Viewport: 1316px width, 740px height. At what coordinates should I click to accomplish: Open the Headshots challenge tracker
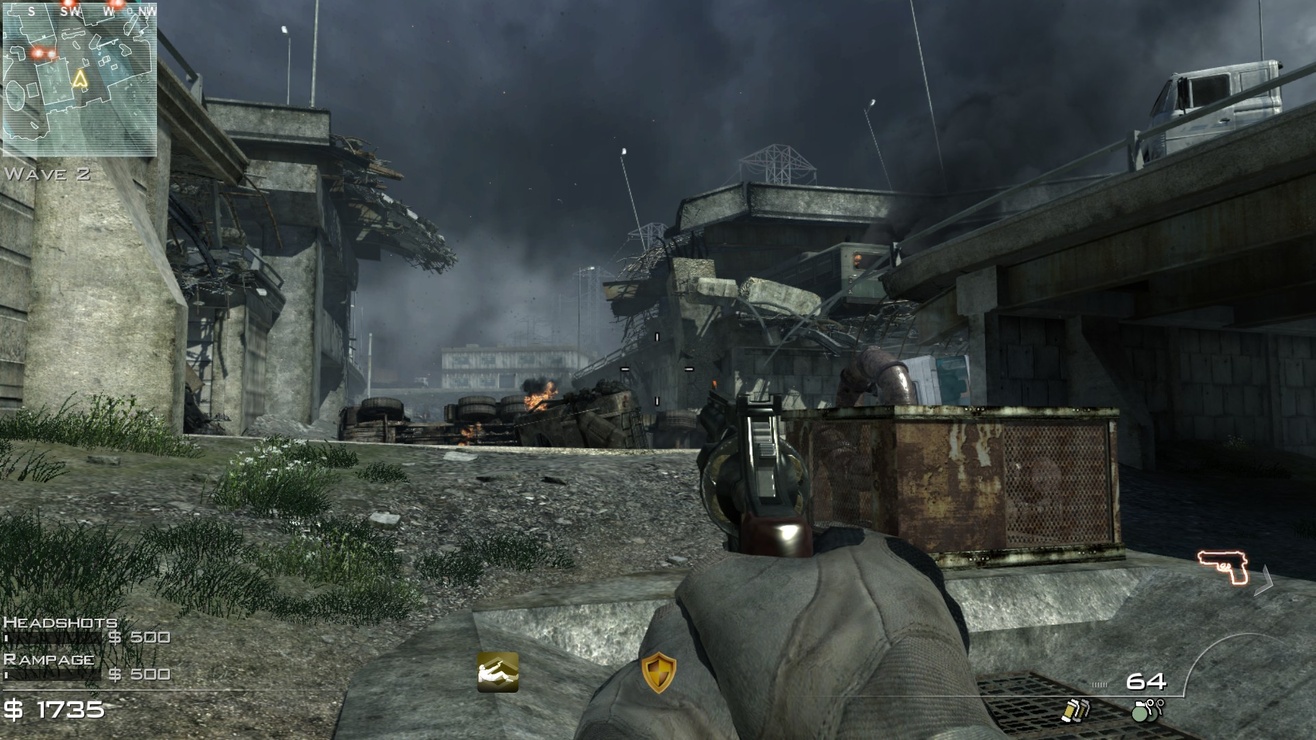[x=86, y=630]
